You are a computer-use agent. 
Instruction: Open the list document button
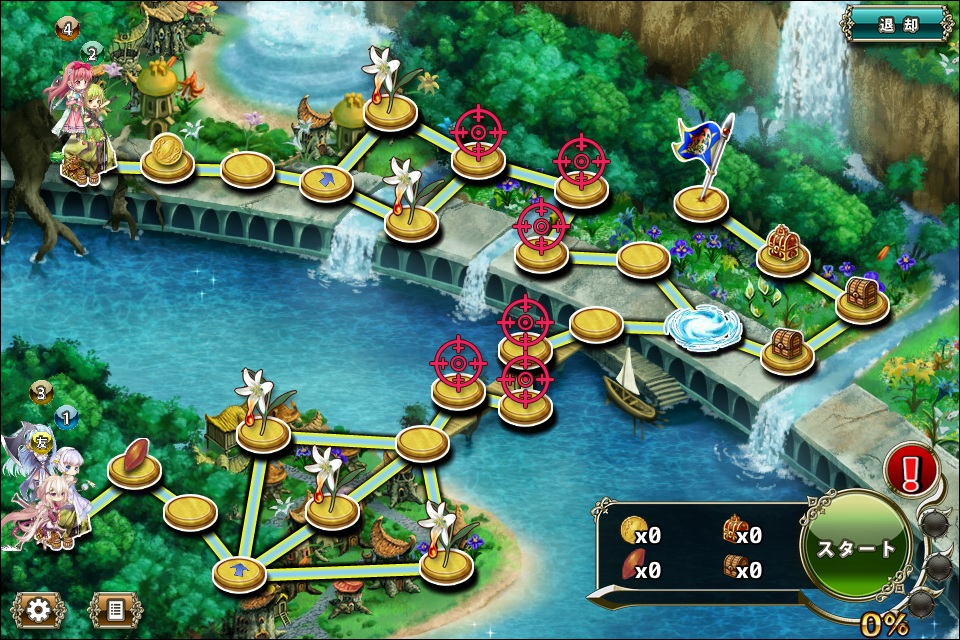pyautogui.click(x=114, y=609)
